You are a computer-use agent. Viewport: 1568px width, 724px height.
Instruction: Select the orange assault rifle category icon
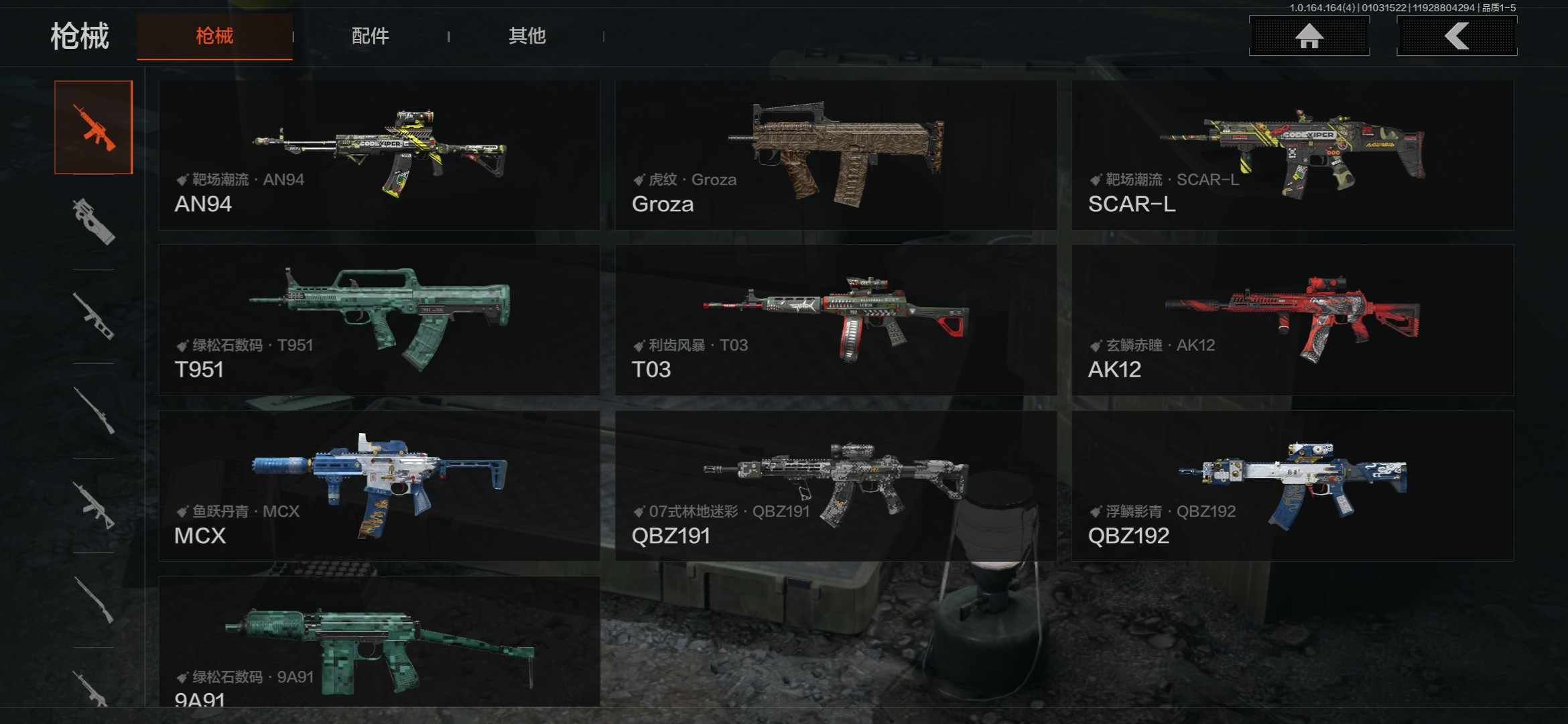pos(94,127)
